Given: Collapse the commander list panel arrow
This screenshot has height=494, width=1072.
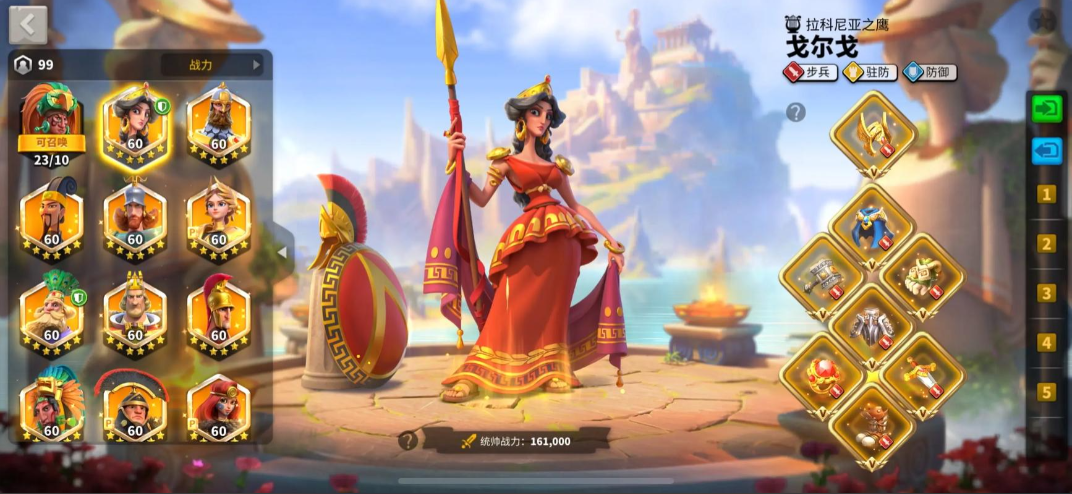Looking at the screenshot, I should [x=282, y=252].
